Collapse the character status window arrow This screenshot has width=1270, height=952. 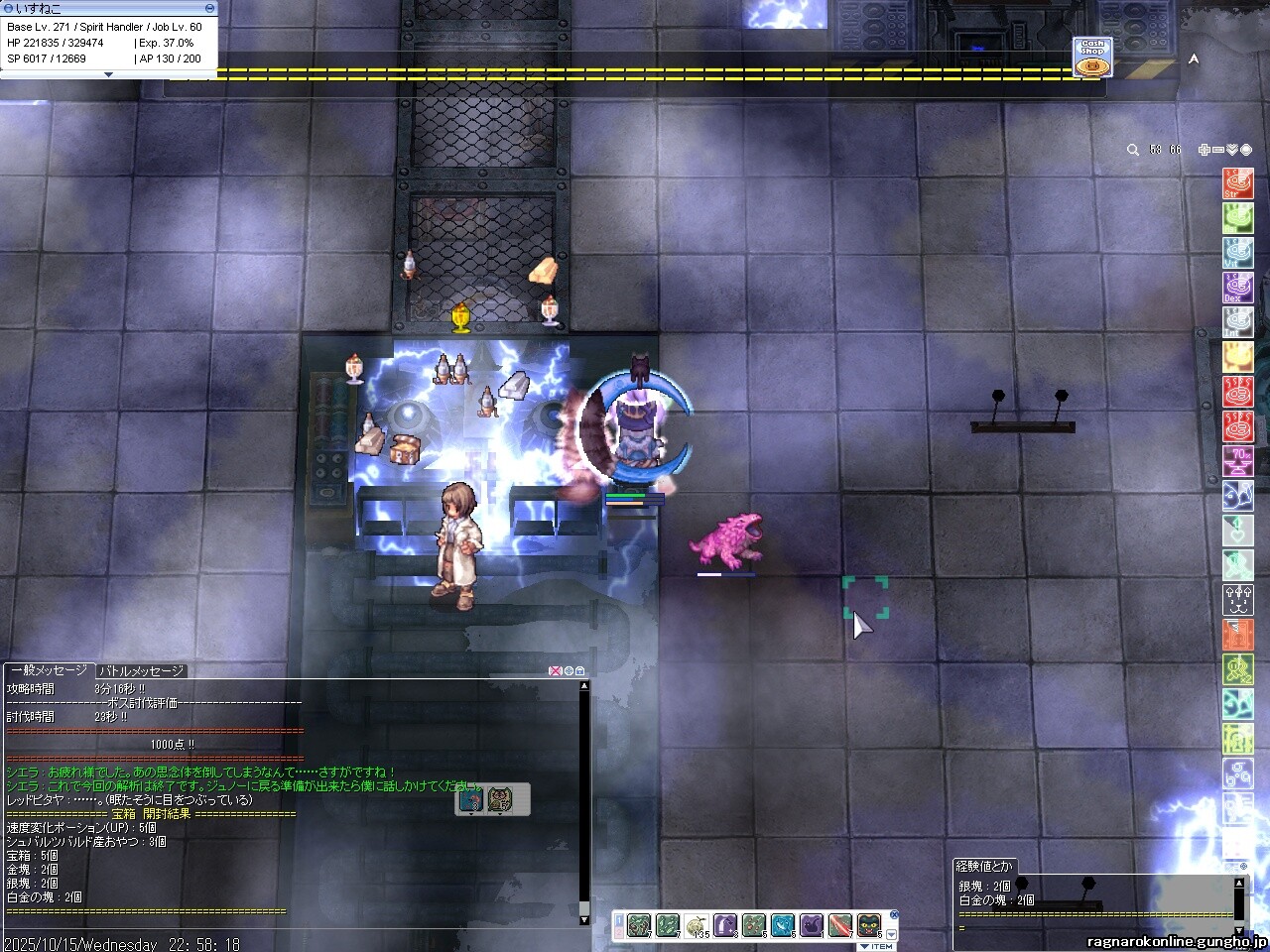[108, 74]
